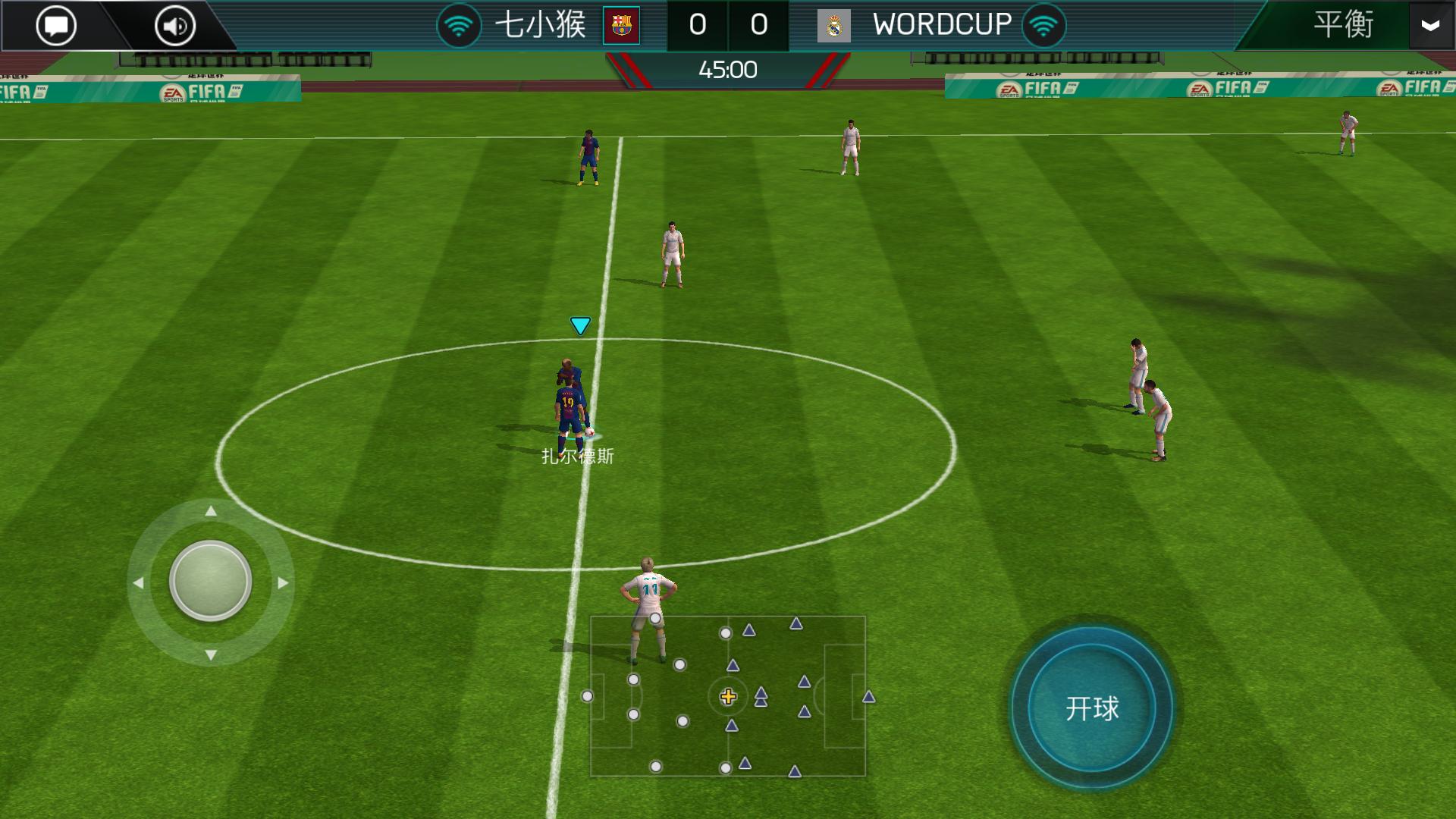
Task: Mute the game sound via speaker icon
Action: [173, 25]
